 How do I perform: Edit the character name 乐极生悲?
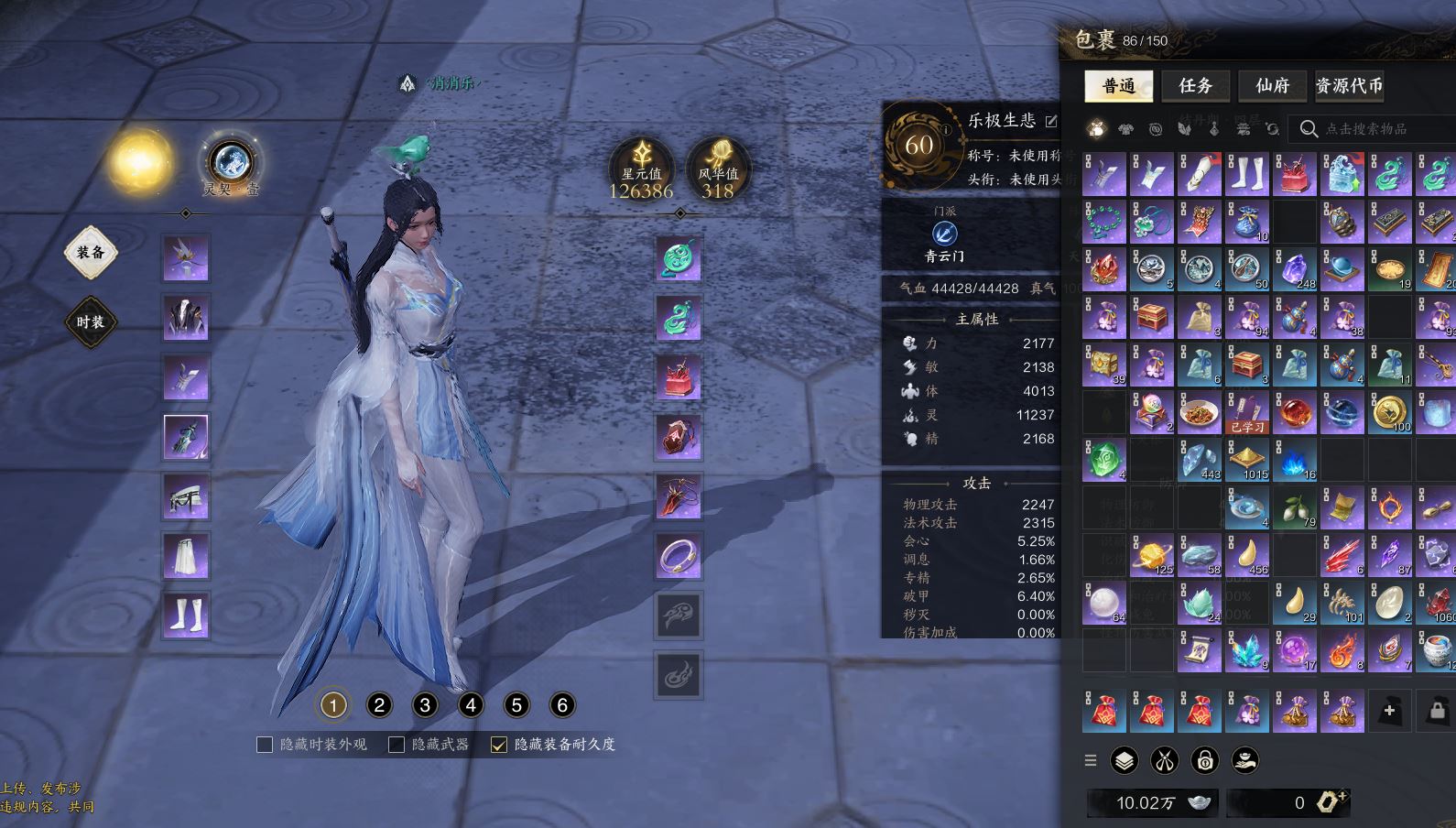click(x=1051, y=121)
